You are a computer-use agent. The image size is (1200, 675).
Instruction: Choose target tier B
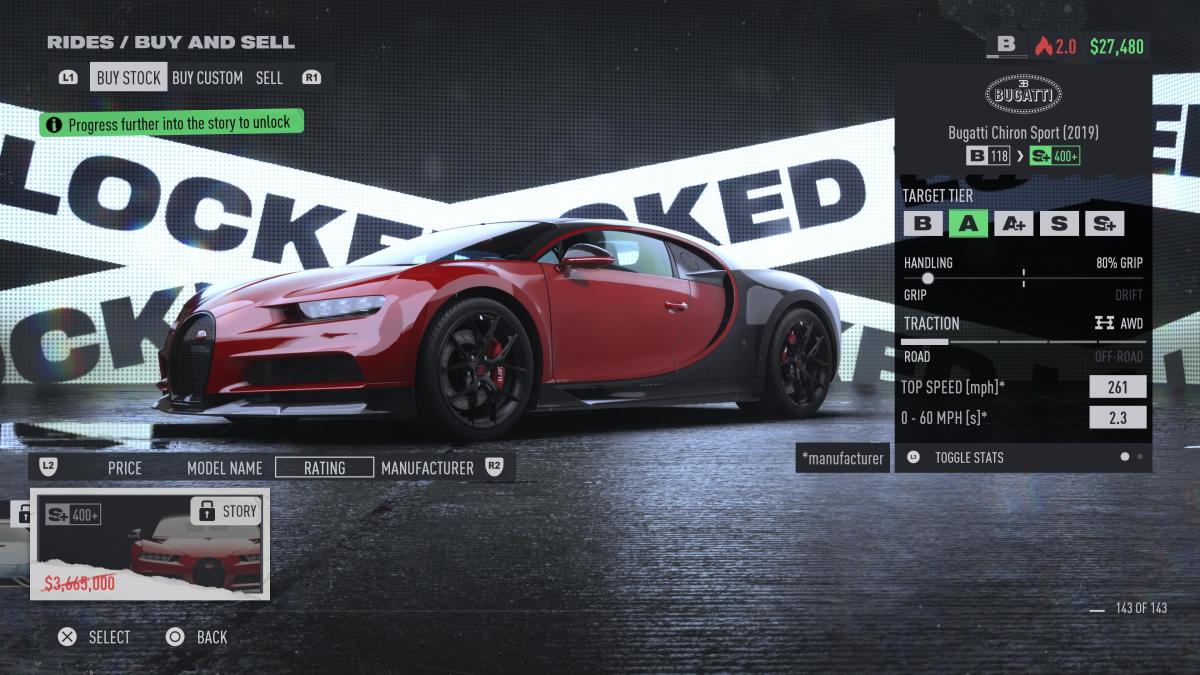click(922, 223)
